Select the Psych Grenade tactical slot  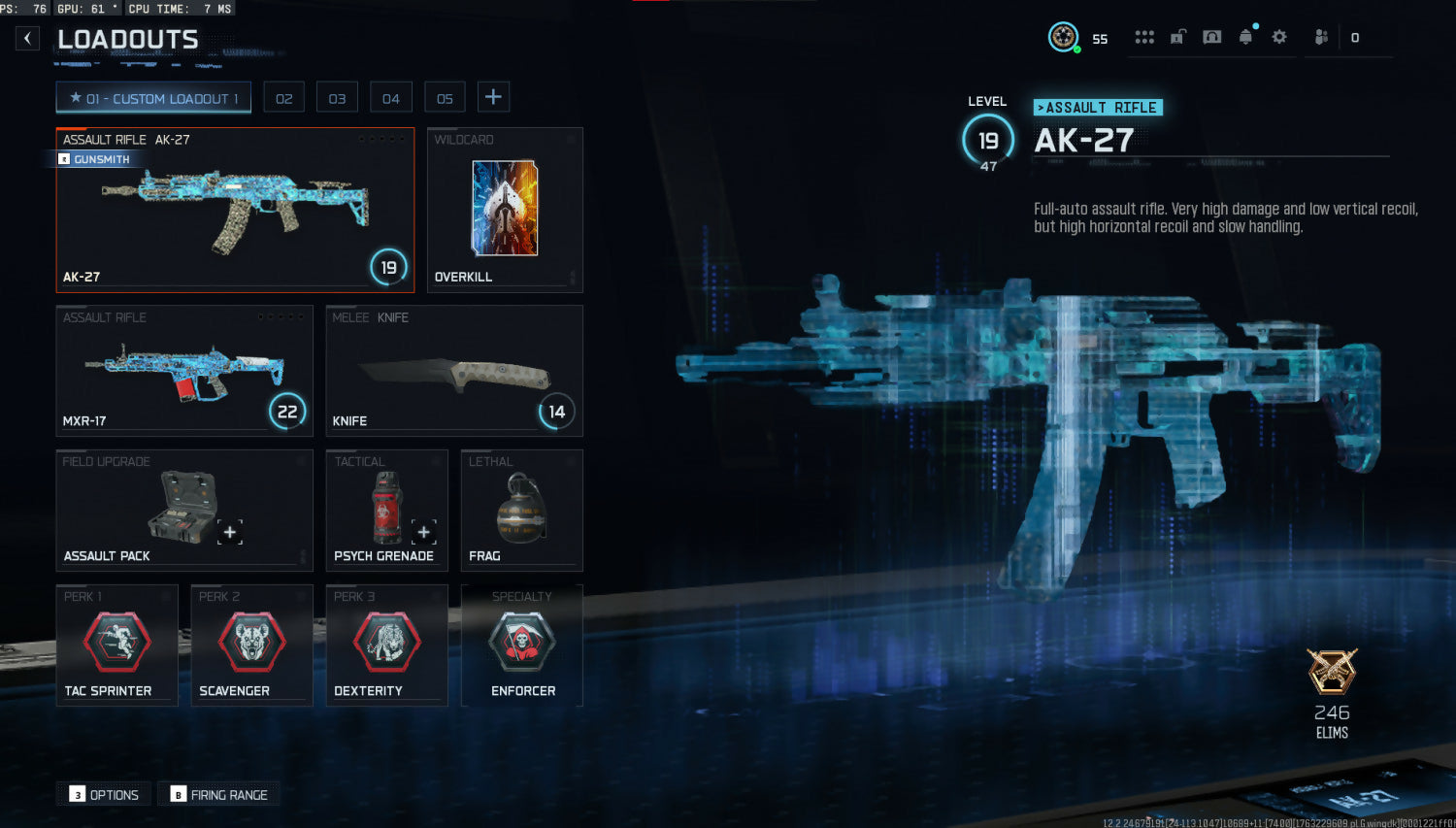(x=386, y=509)
